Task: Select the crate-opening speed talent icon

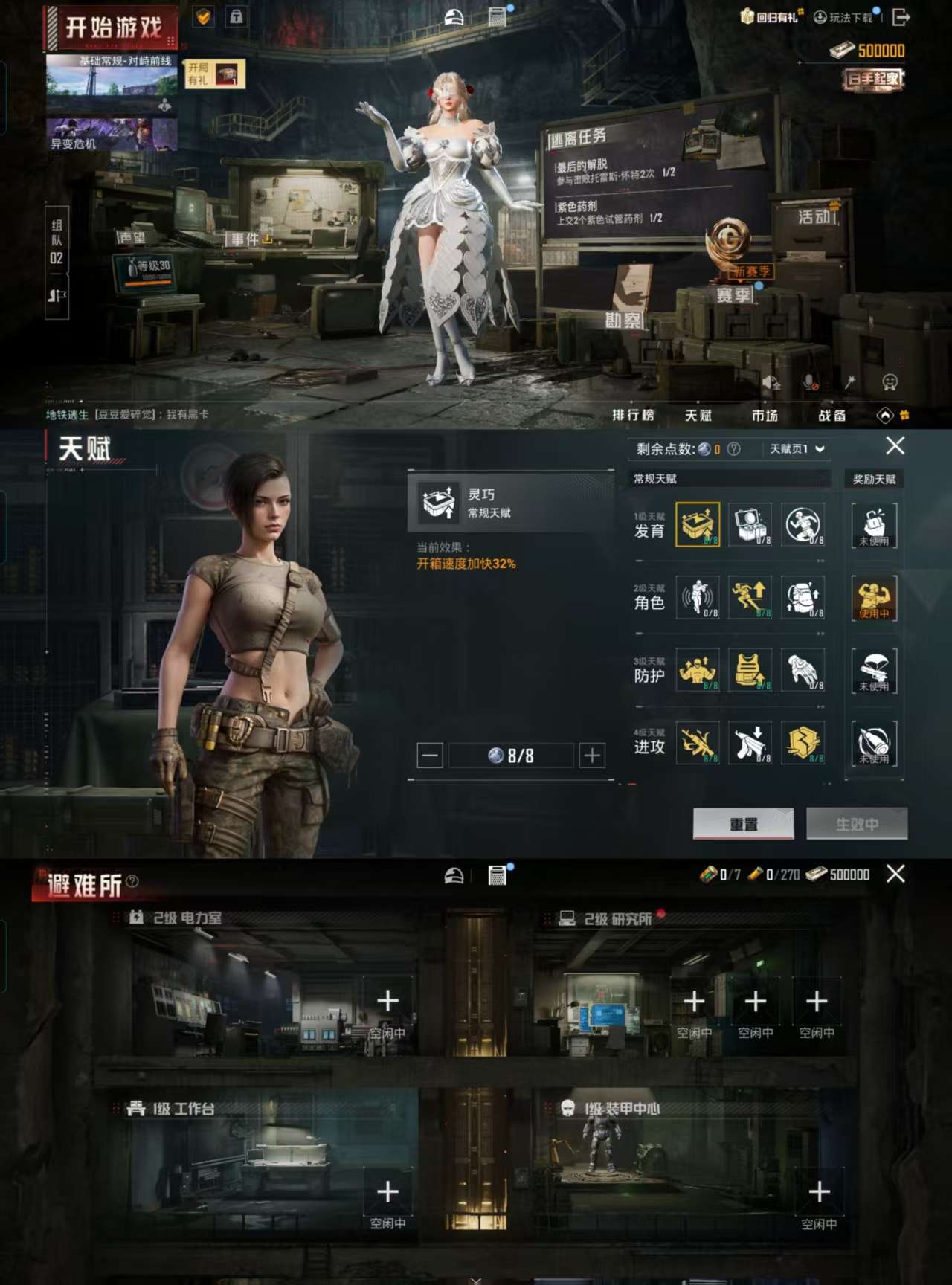Action: 698,524
